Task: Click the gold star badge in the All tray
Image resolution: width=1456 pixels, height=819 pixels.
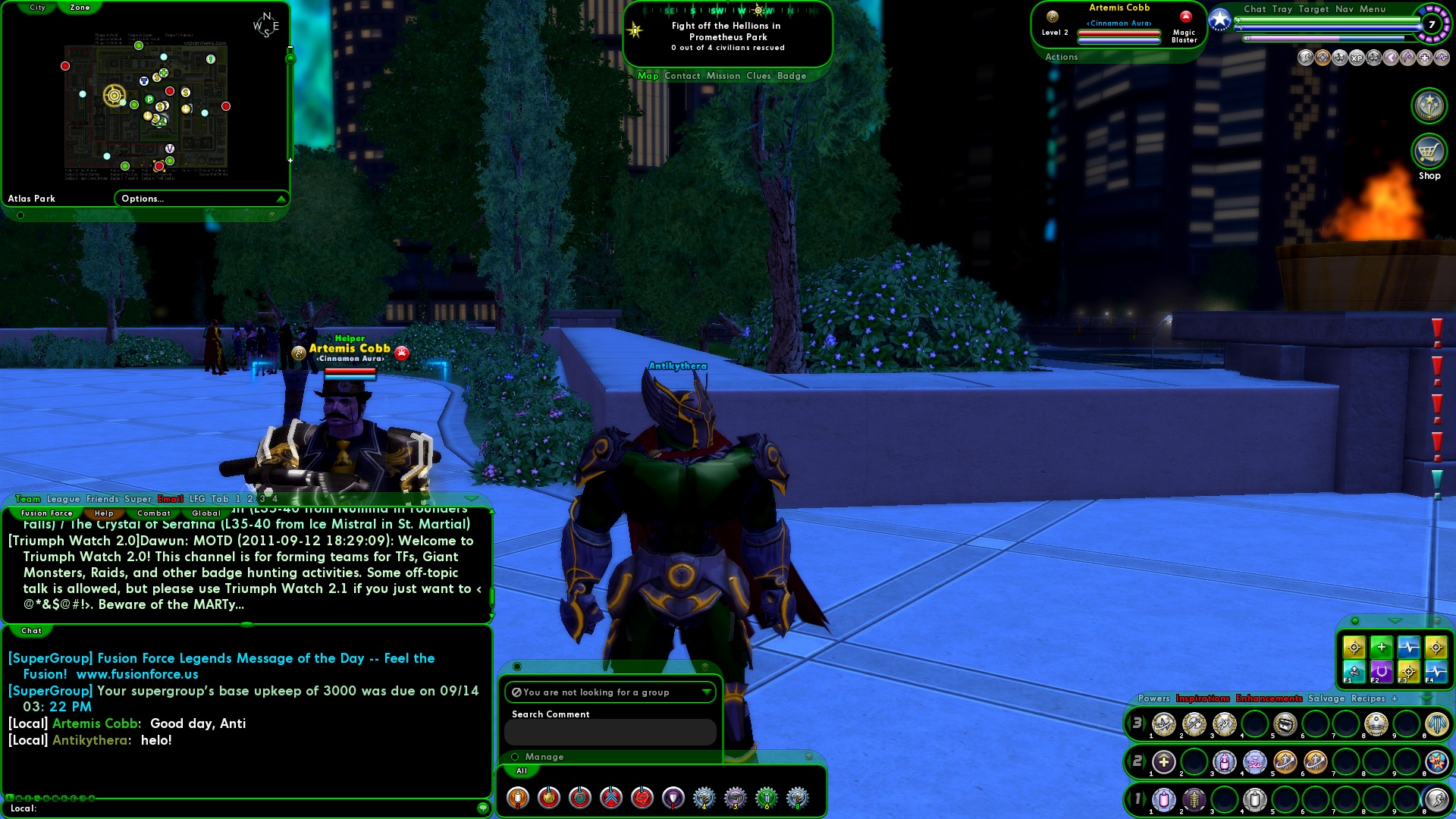Action: coord(548,797)
